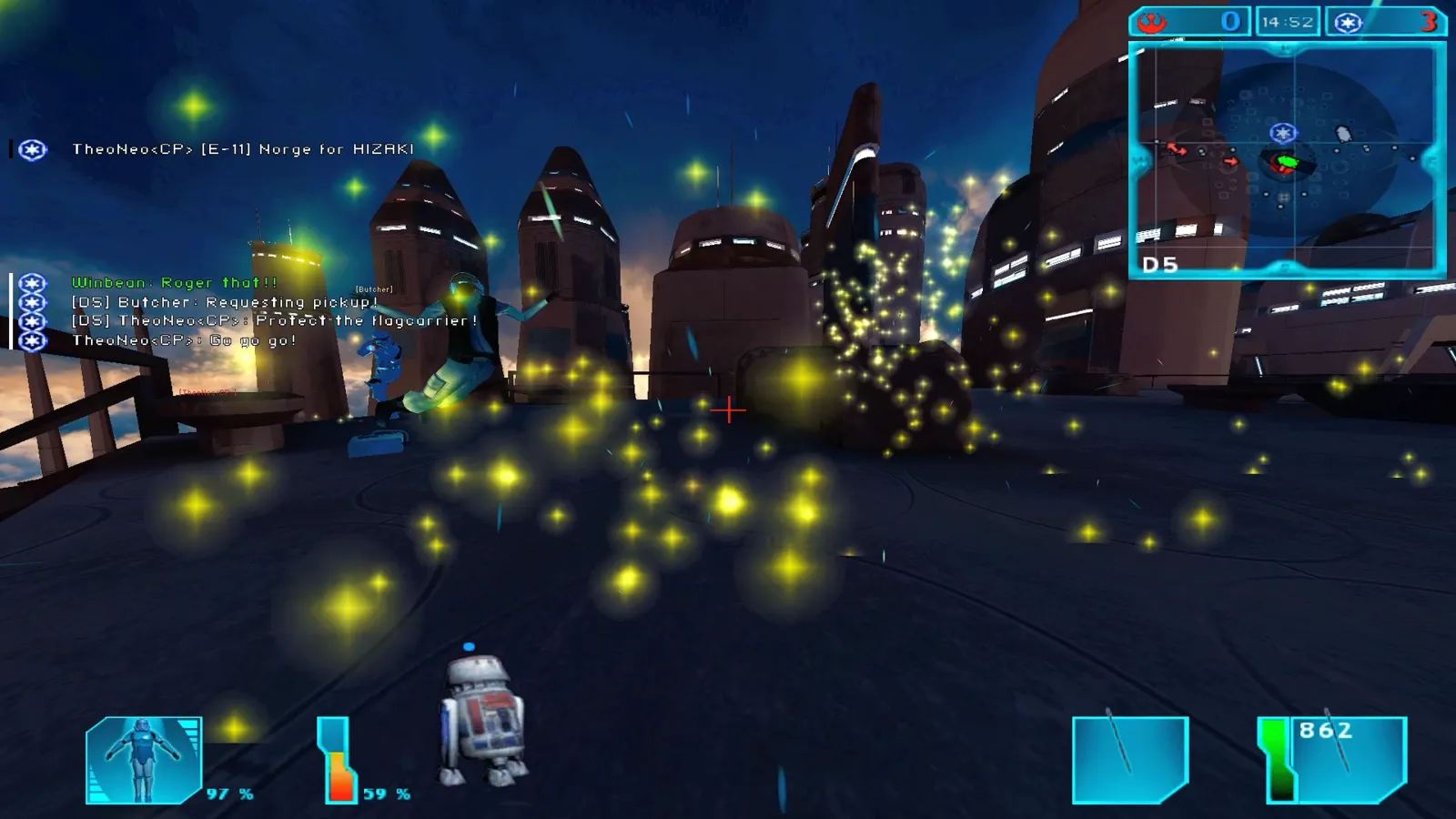1456x819 pixels.
Task: Click the Republic team emblem beside score 3
Action: coord(1349,22)
